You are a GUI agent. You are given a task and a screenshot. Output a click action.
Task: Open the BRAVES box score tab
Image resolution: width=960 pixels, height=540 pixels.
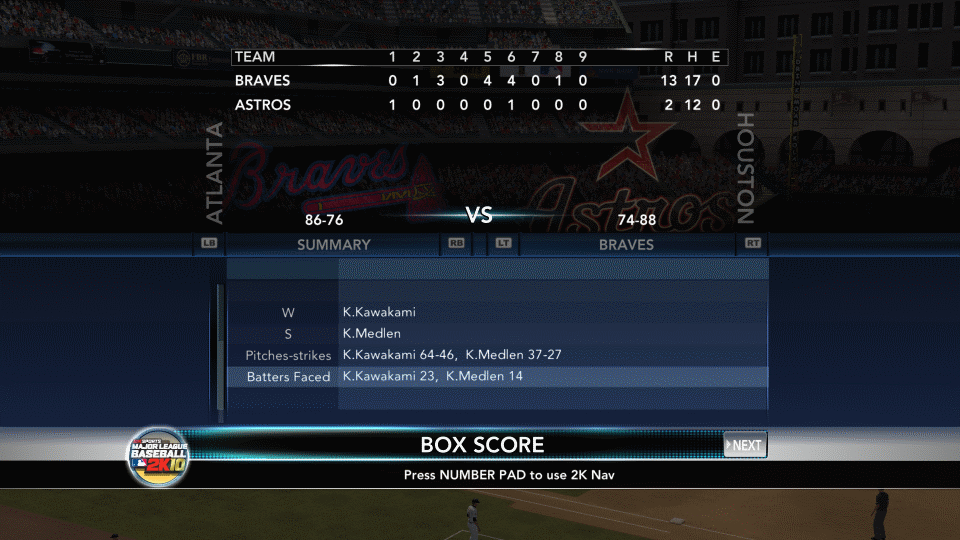pyautogui.click(x=626, y=244)
